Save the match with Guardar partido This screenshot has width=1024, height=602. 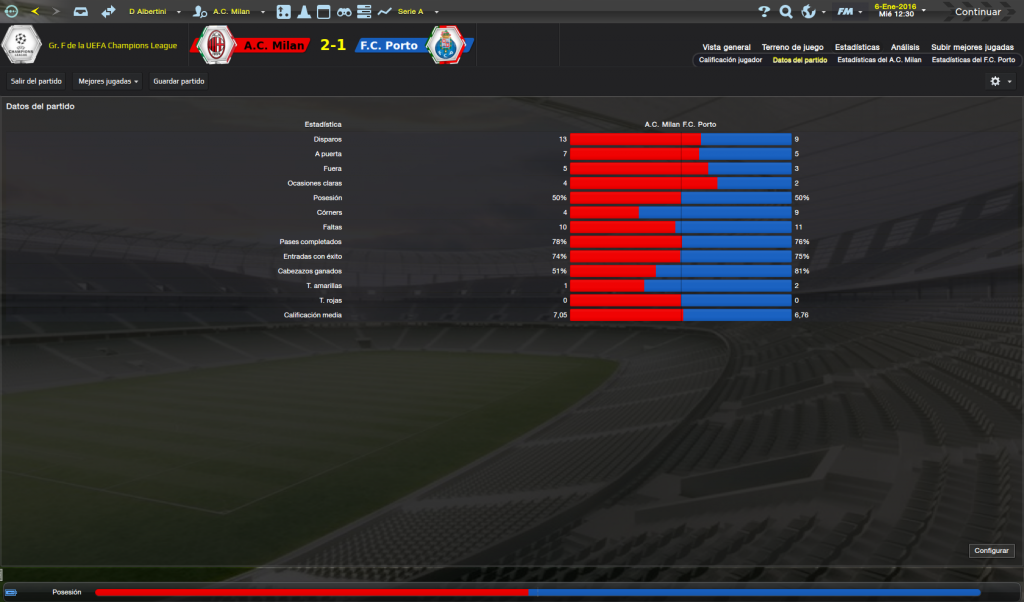point(179,80)
